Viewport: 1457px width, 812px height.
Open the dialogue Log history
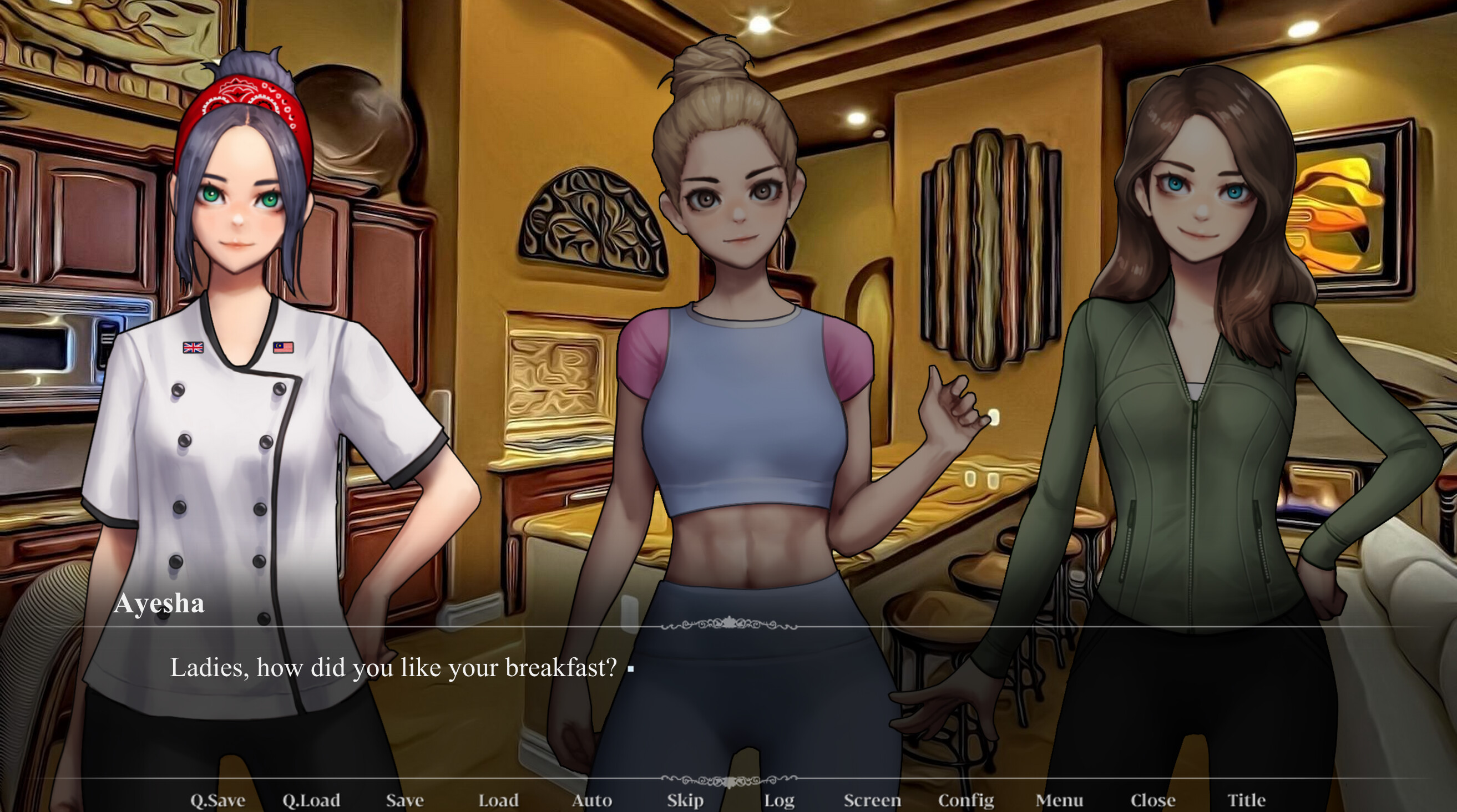[780, 800]
